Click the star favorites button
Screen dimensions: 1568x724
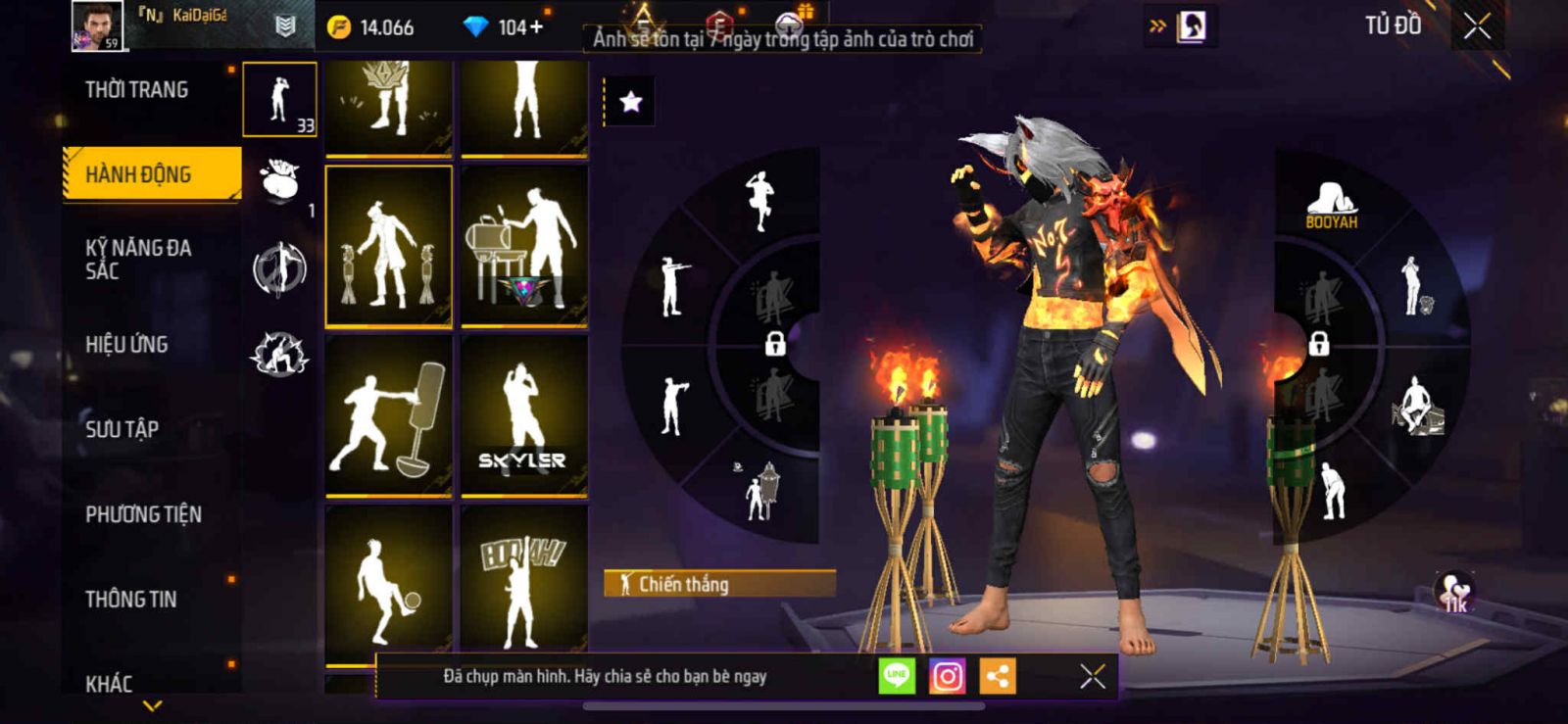tap(630, 101)
